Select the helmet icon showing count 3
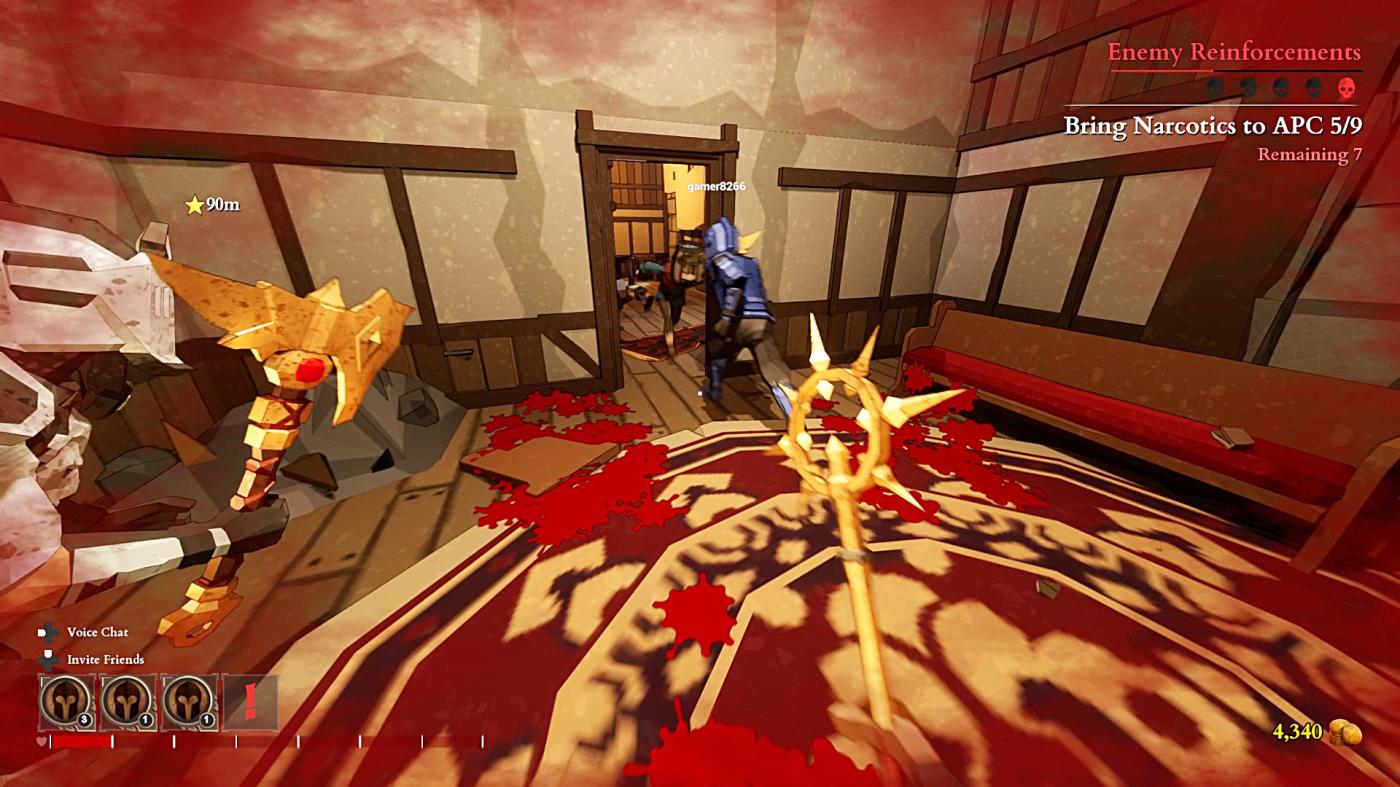 (67, 702)
